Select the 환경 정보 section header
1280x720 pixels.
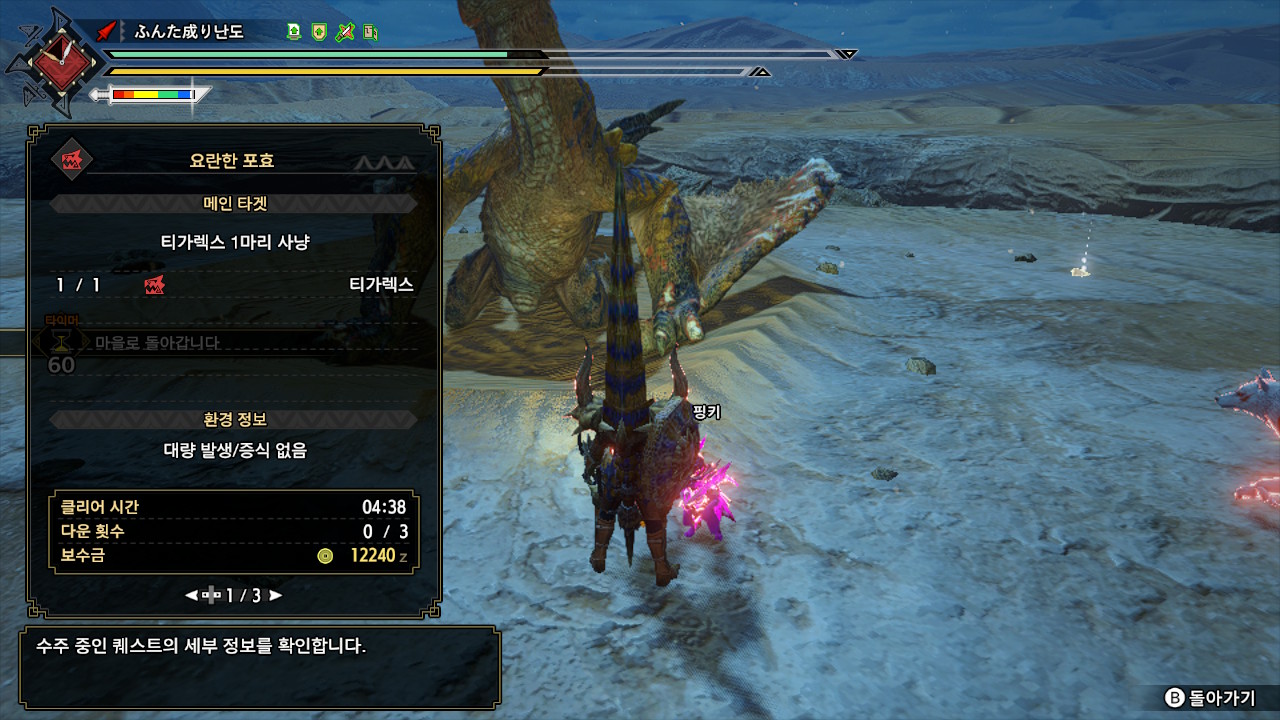pos(234,420)
